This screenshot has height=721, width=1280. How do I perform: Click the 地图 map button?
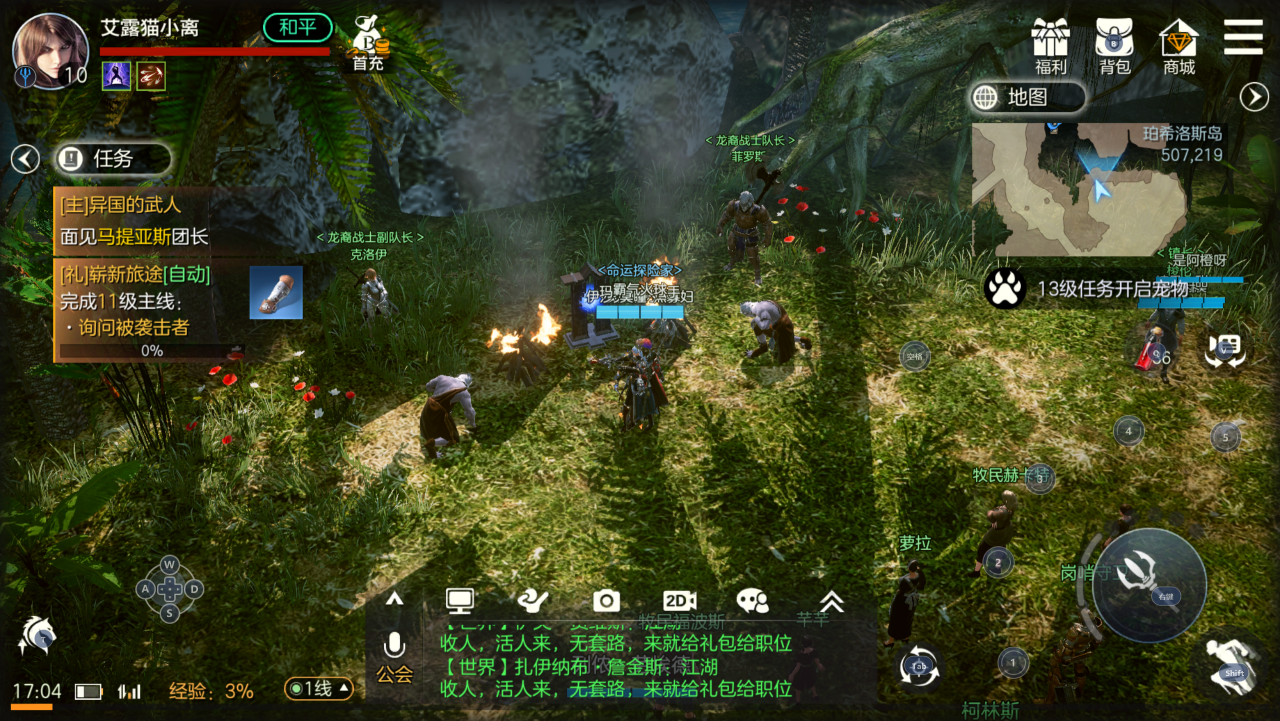click(1027, 97)
